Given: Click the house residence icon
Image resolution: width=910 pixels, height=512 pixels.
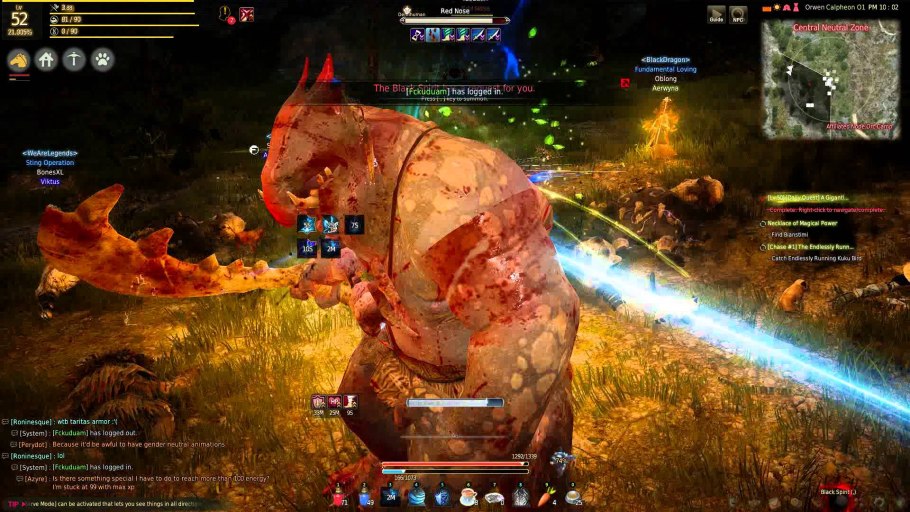Looking at the screenshot, I should [46, 60].
